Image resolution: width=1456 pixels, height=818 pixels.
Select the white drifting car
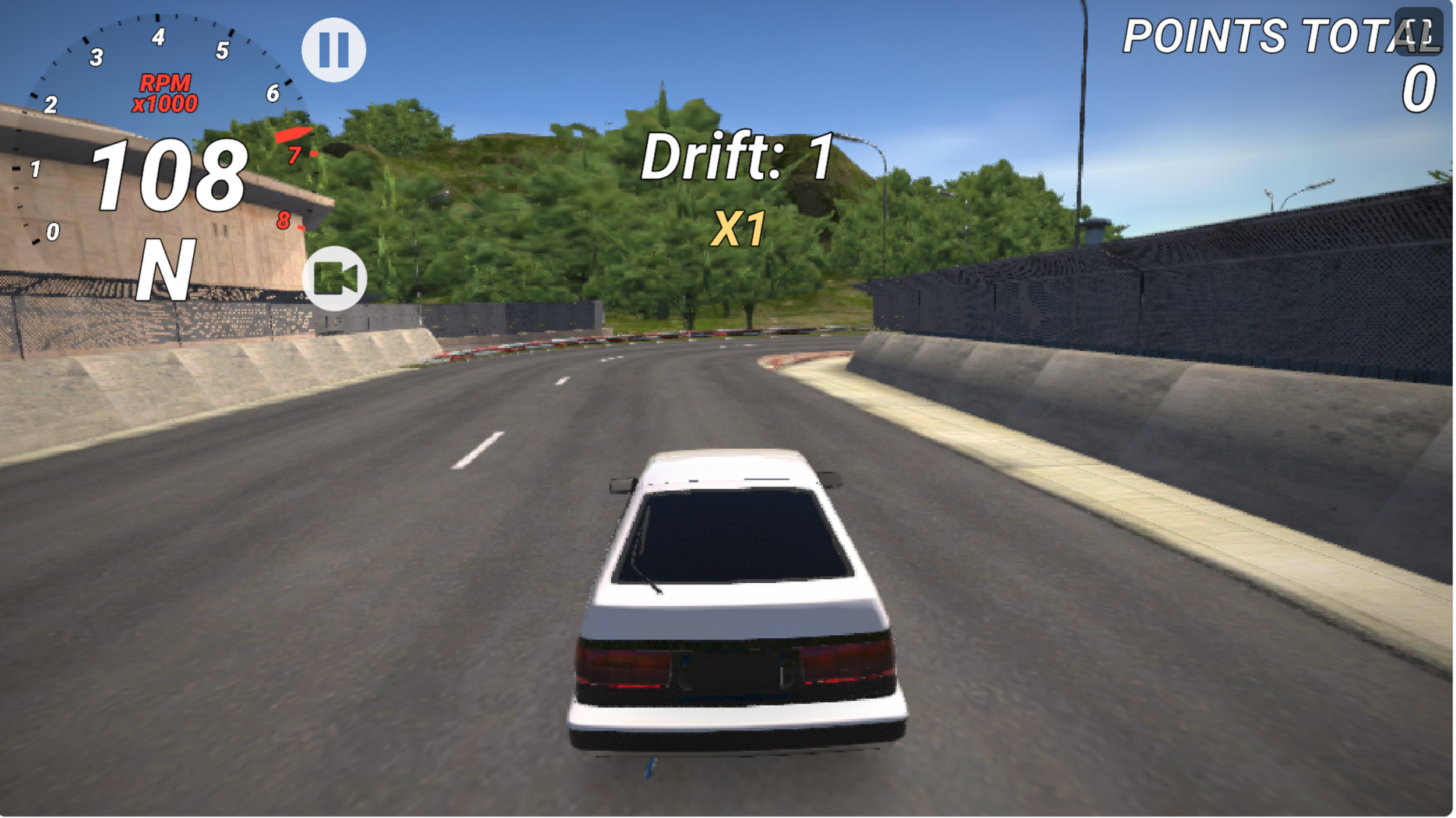(x=735, y=605)
